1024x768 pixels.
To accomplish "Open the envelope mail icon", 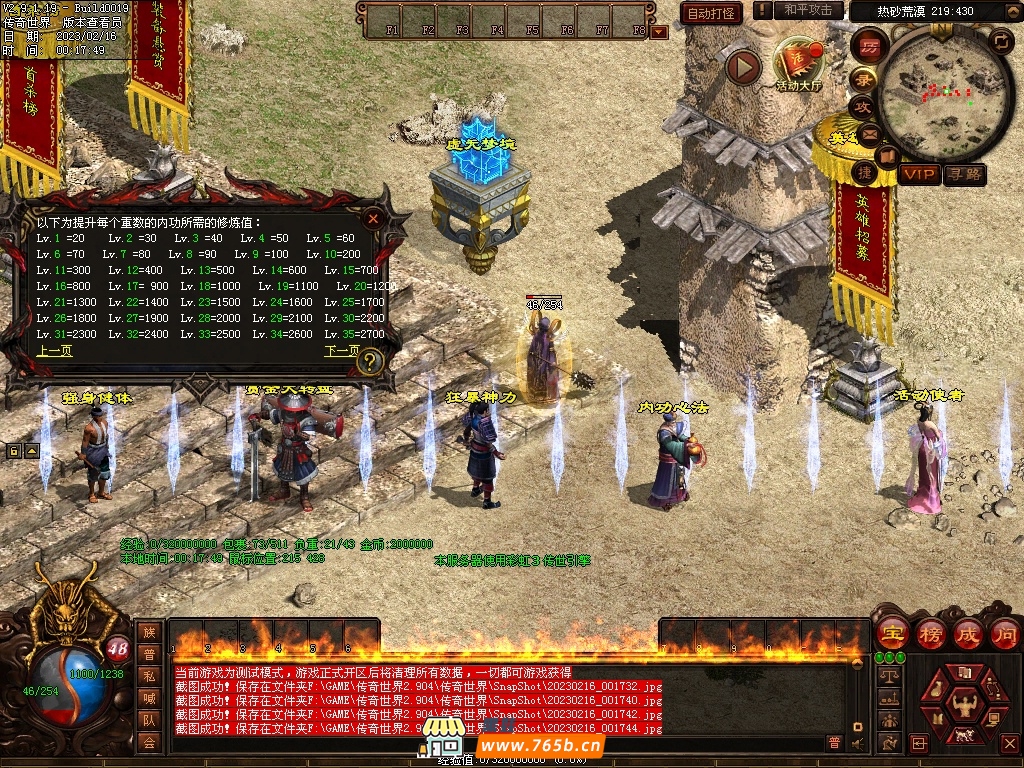I will pyautogui.click(x=868, y=133).
